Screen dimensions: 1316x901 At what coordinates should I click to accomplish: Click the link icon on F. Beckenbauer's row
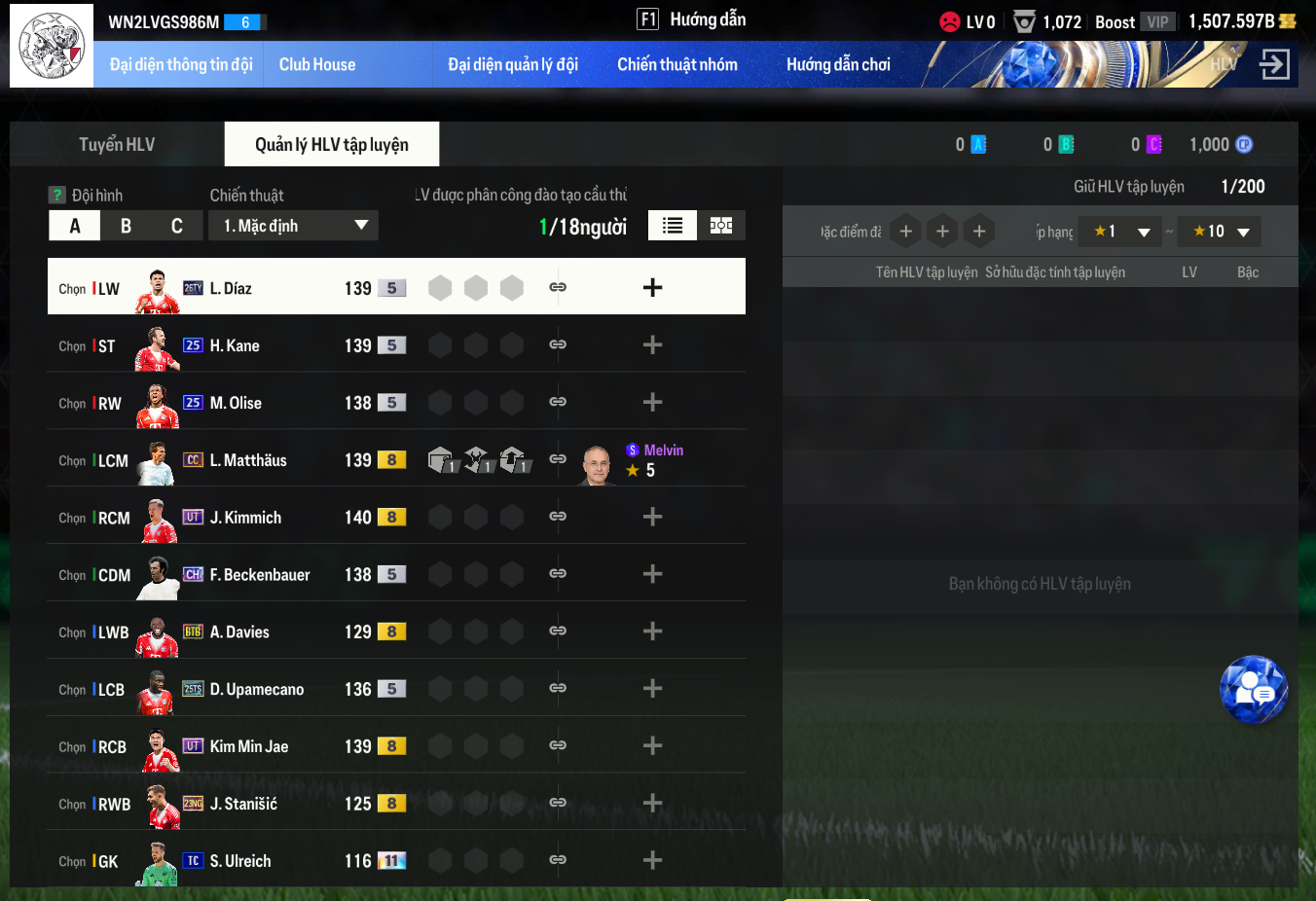[558, 574]
